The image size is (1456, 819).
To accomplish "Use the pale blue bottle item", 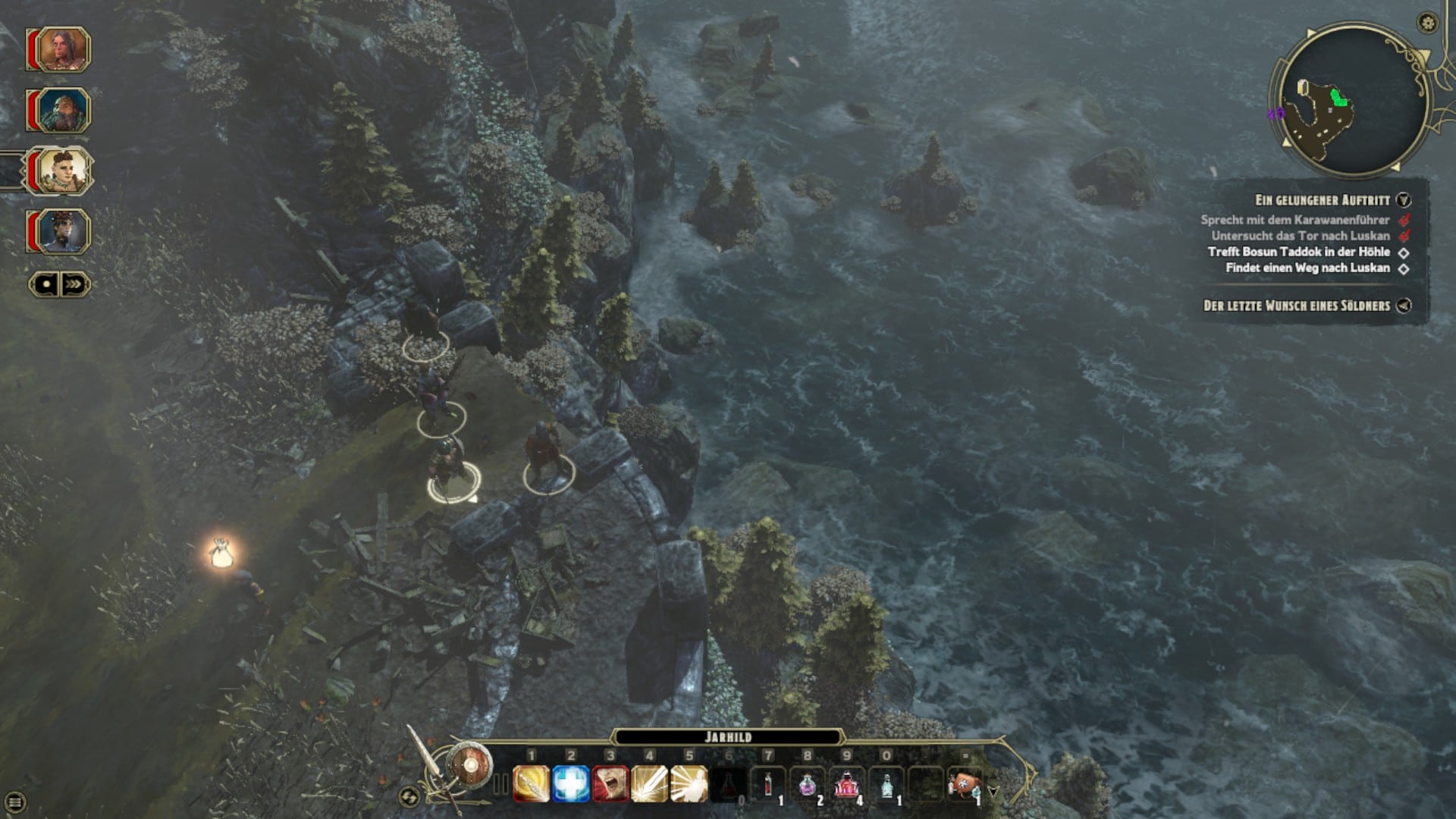I will 886,784.
